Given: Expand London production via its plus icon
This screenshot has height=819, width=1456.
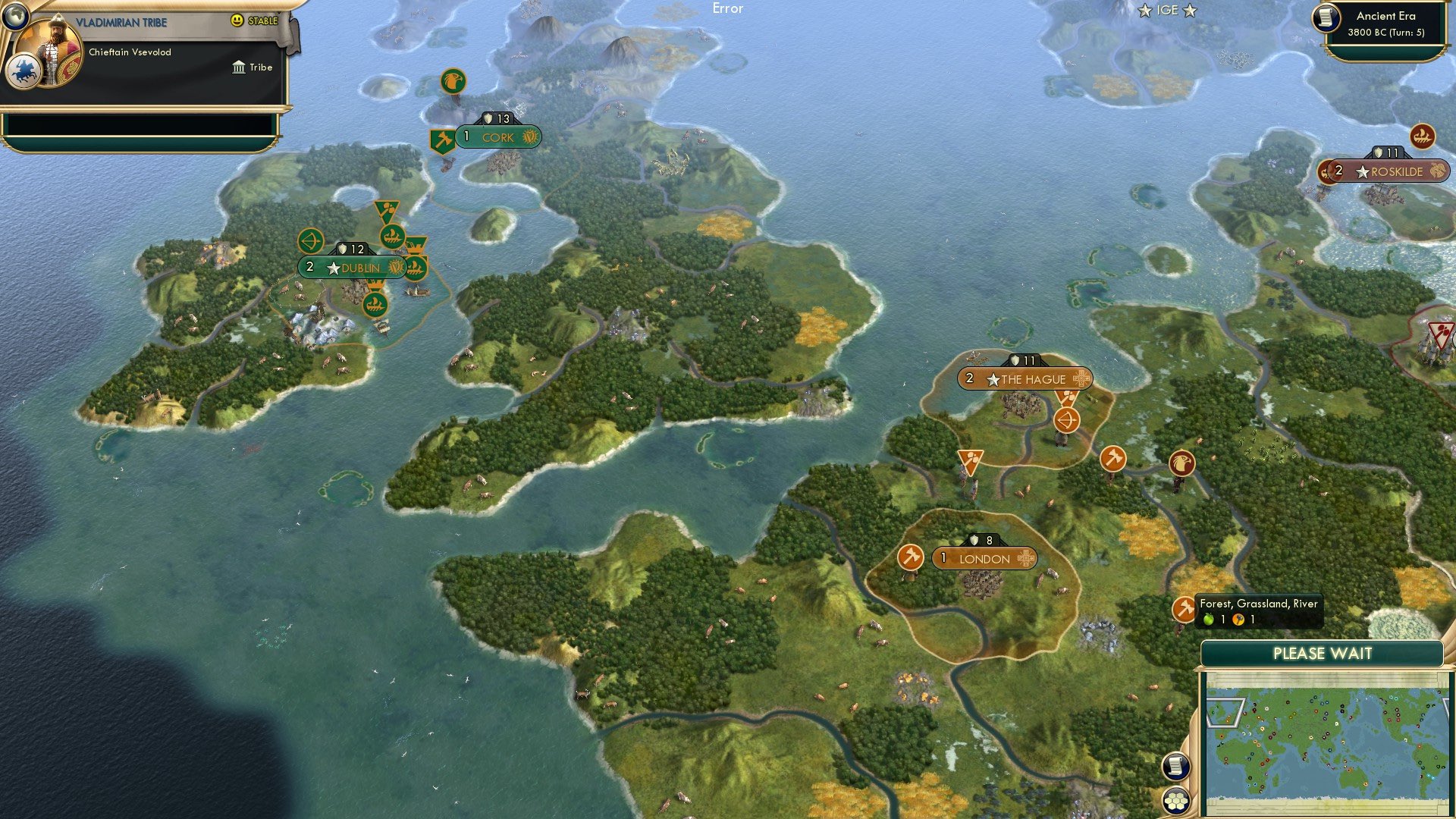Looking at the screenshot, I should pos(1028,559).
